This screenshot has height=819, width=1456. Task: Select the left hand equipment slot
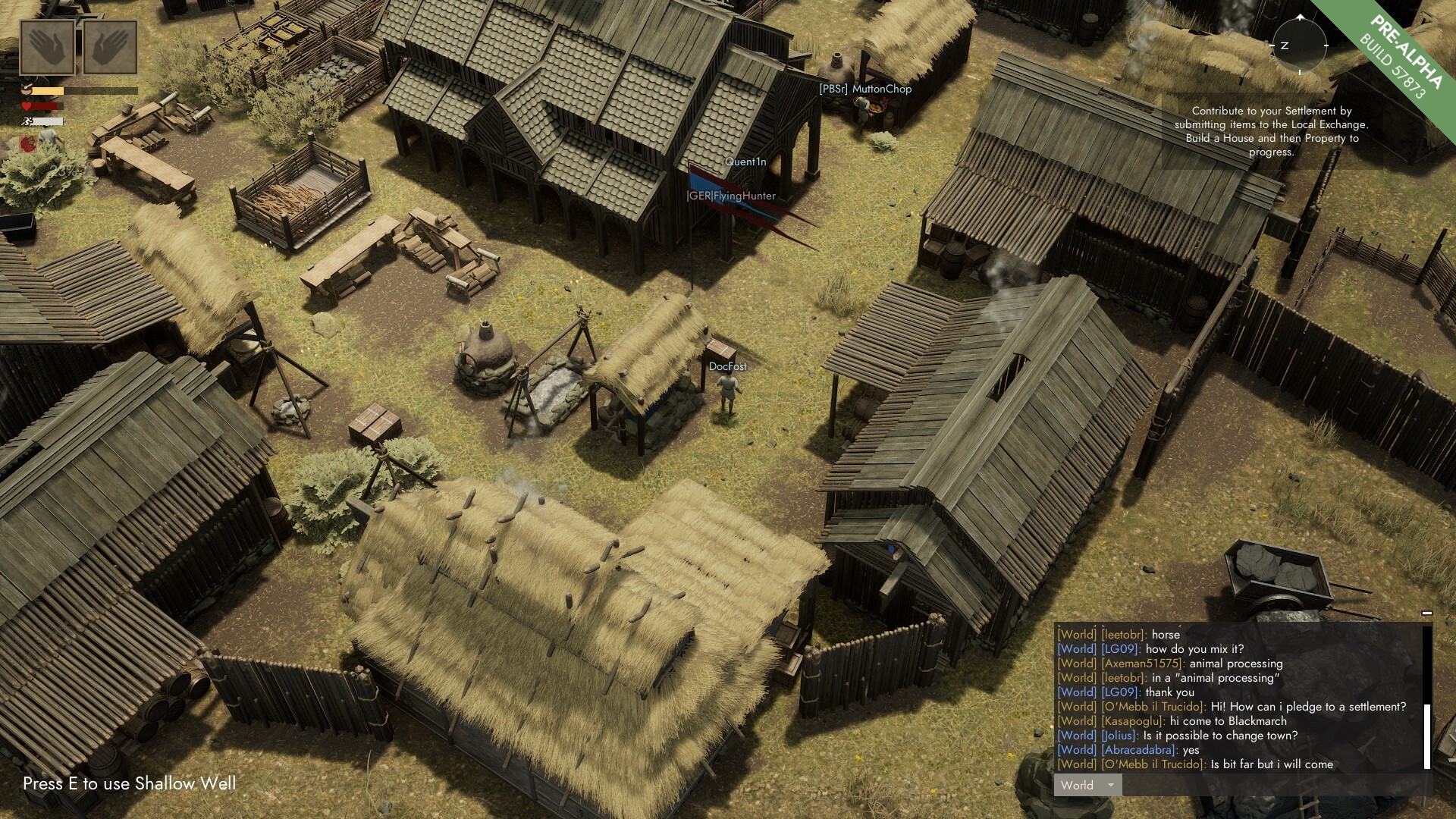pos(48,48)
